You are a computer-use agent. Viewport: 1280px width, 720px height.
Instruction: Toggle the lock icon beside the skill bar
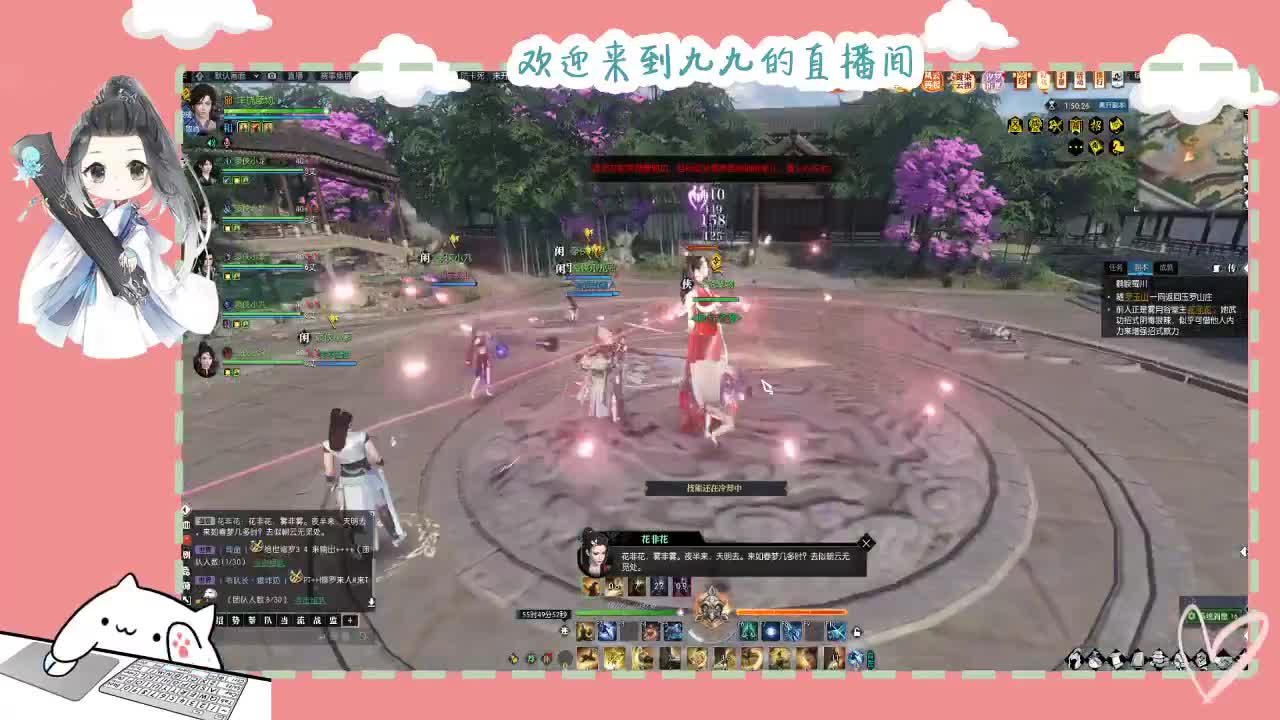[x=857, y=631]
